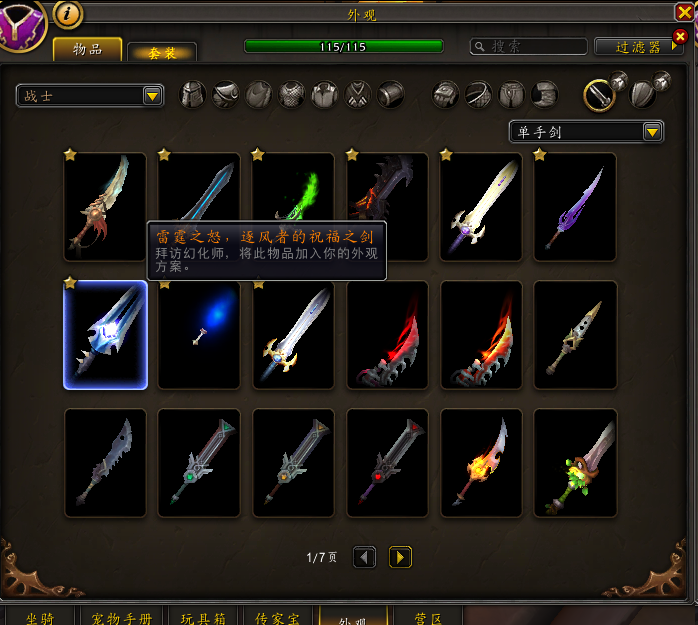Pick the frog-hilted sword appearance
Viewport: 698px width, 625px height.
coord(575,462)
